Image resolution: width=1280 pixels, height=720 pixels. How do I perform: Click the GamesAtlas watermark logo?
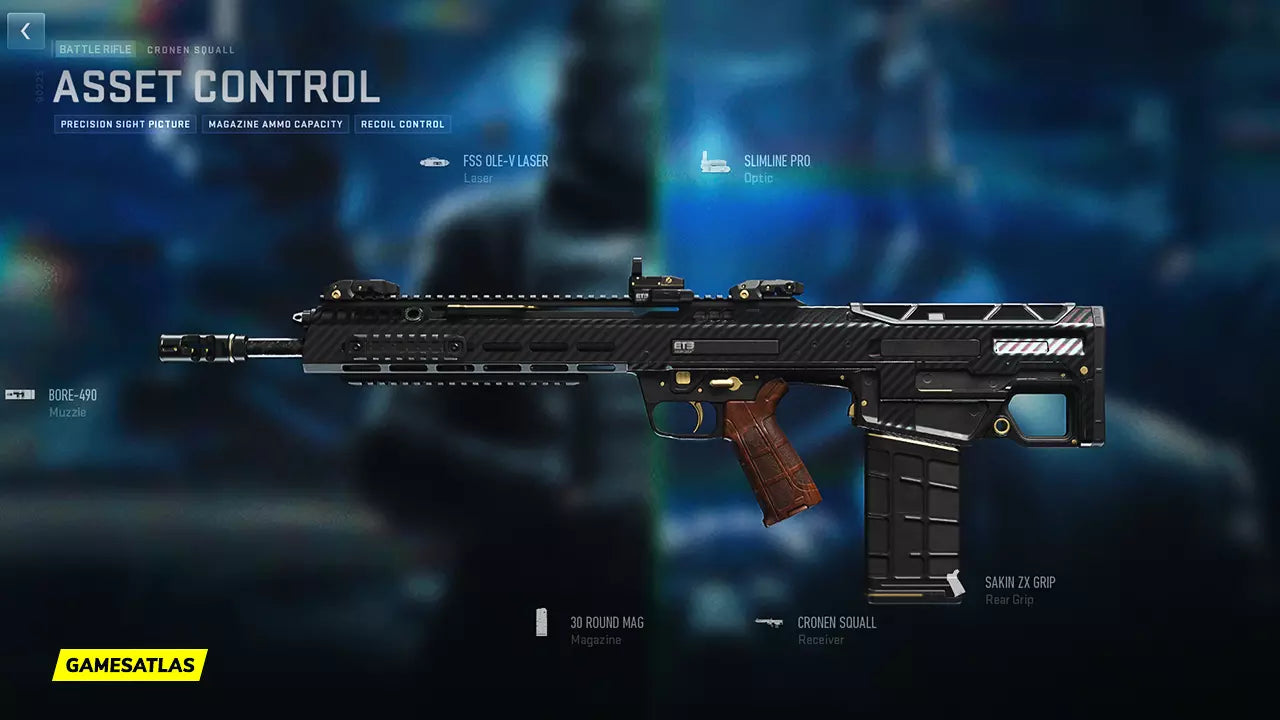(130, 665)
